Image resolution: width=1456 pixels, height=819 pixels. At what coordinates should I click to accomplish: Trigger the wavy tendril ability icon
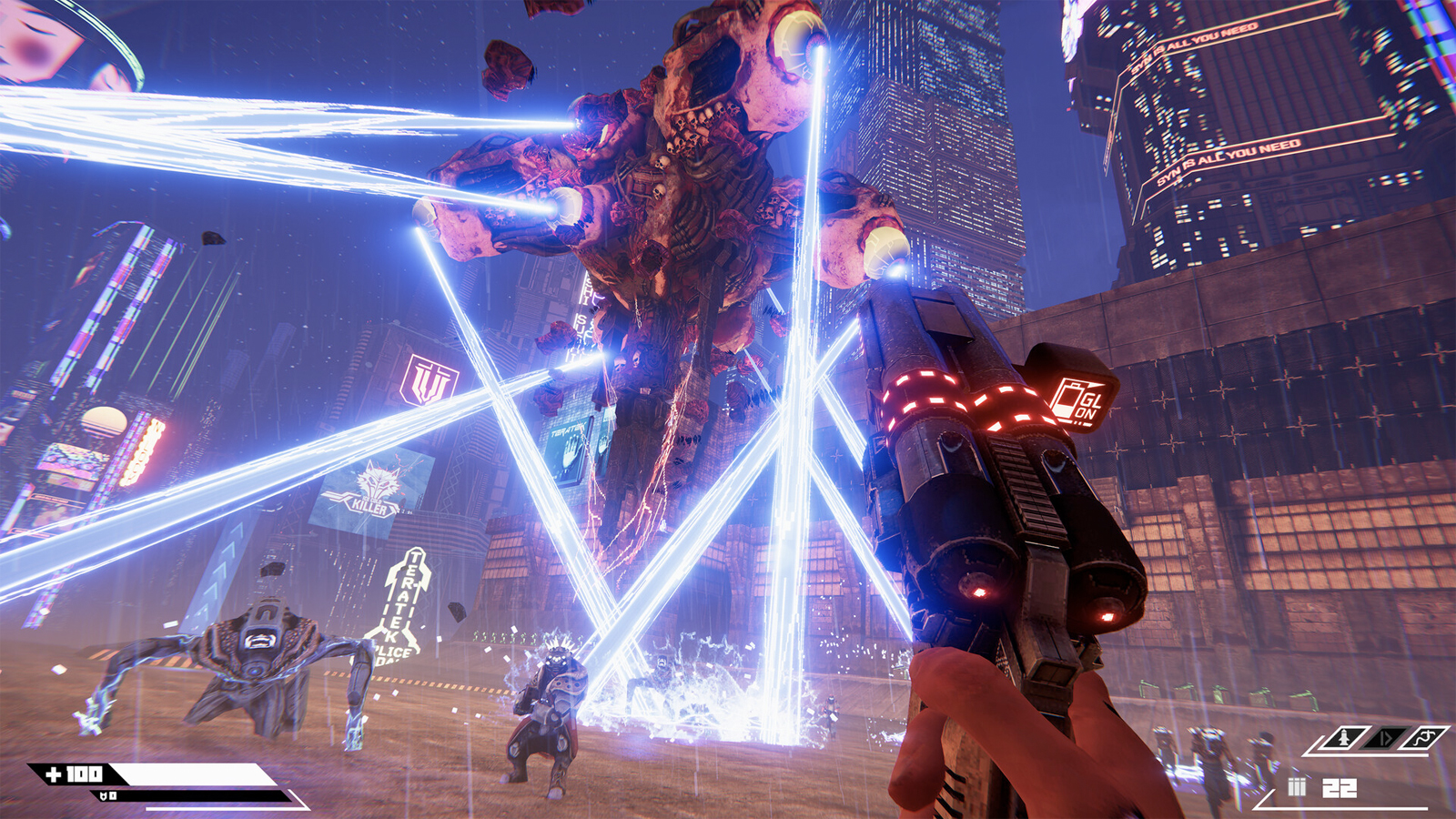(x=1424, y=737)
